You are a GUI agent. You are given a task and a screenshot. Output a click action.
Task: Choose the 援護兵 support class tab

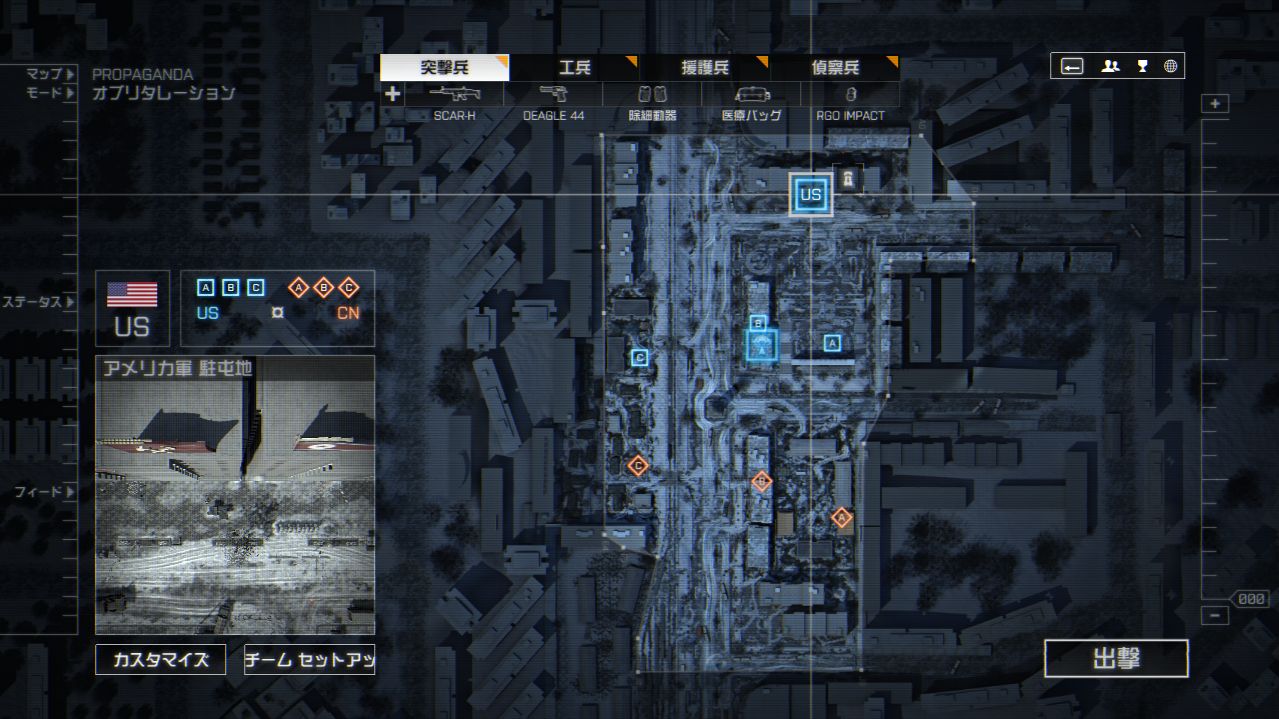[704, 68]
